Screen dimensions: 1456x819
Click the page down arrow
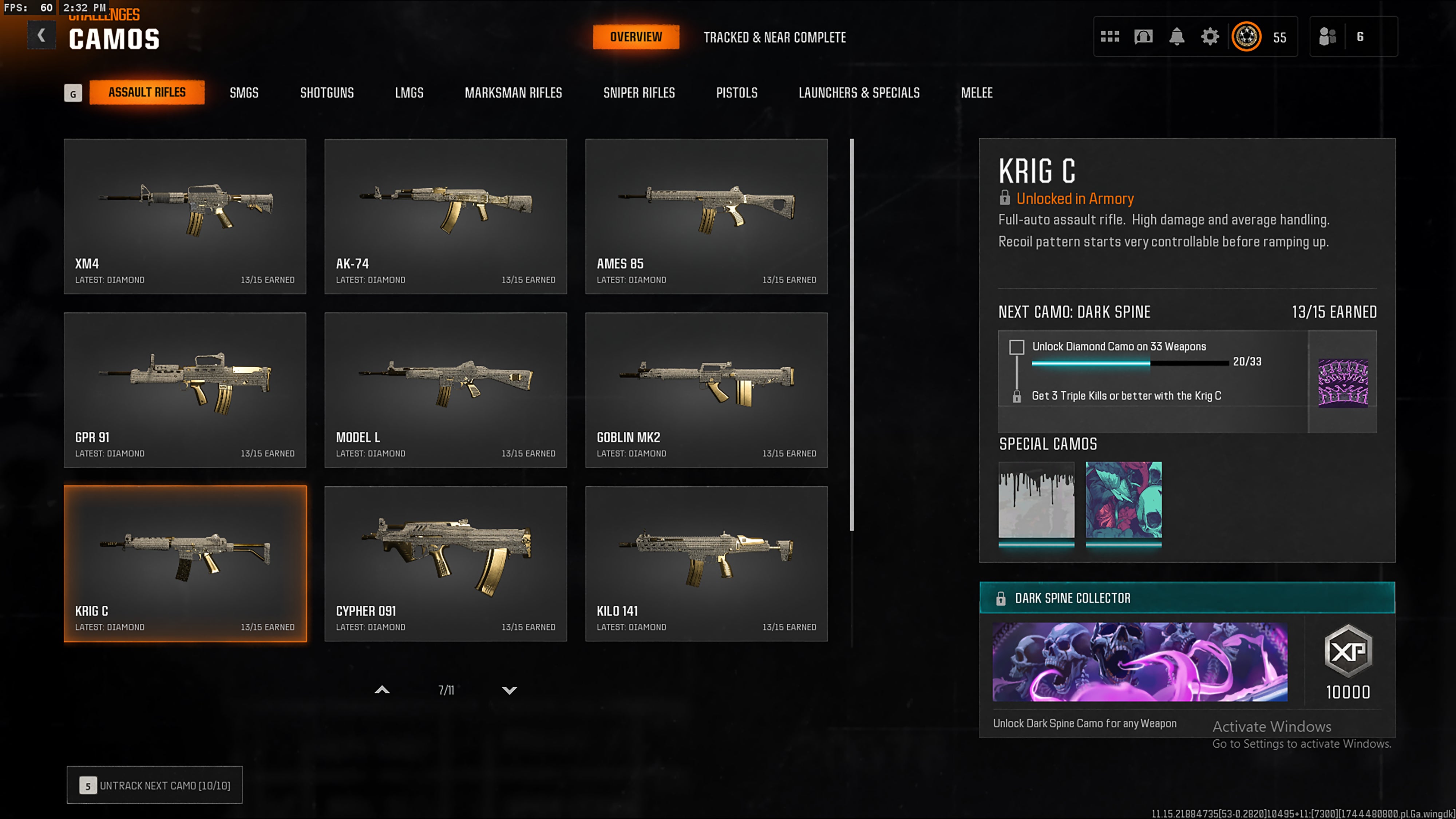(509, 690)
